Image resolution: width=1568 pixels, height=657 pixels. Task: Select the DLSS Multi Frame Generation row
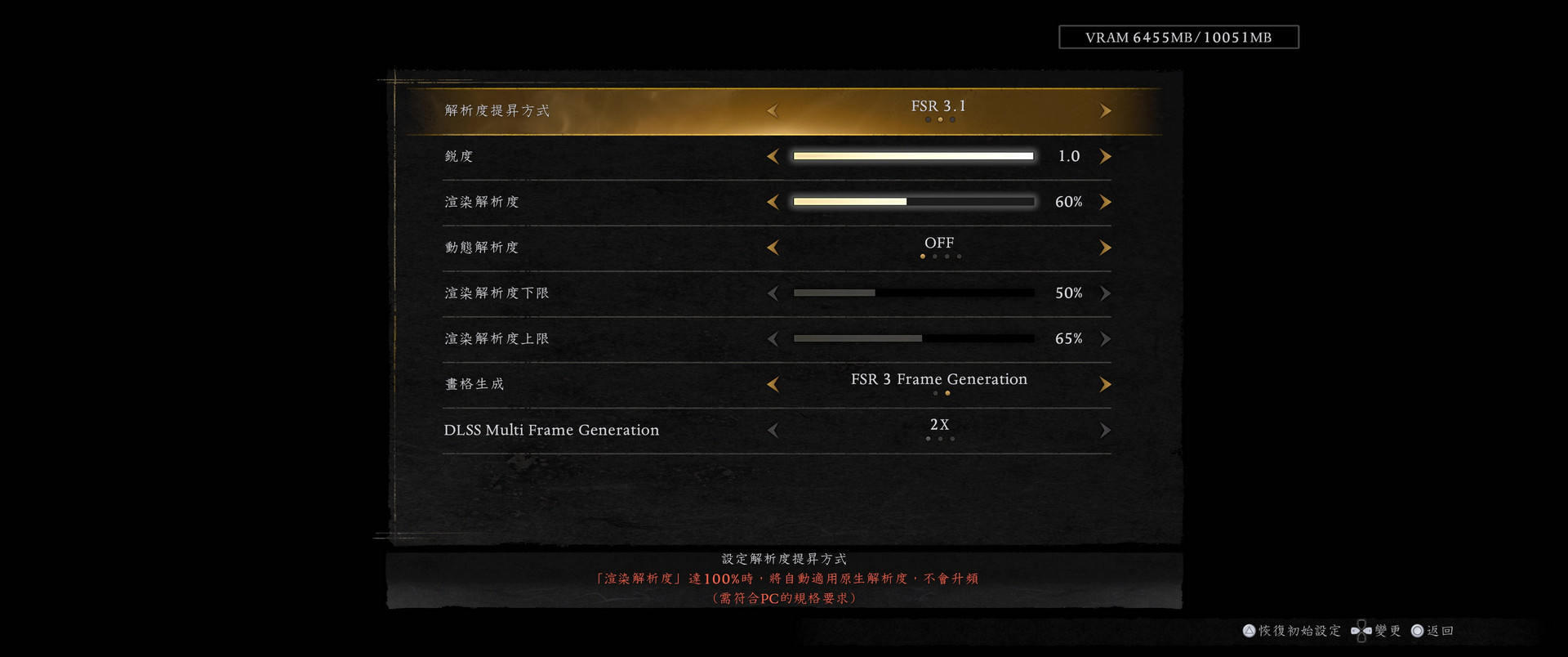[x=551, y=430]
